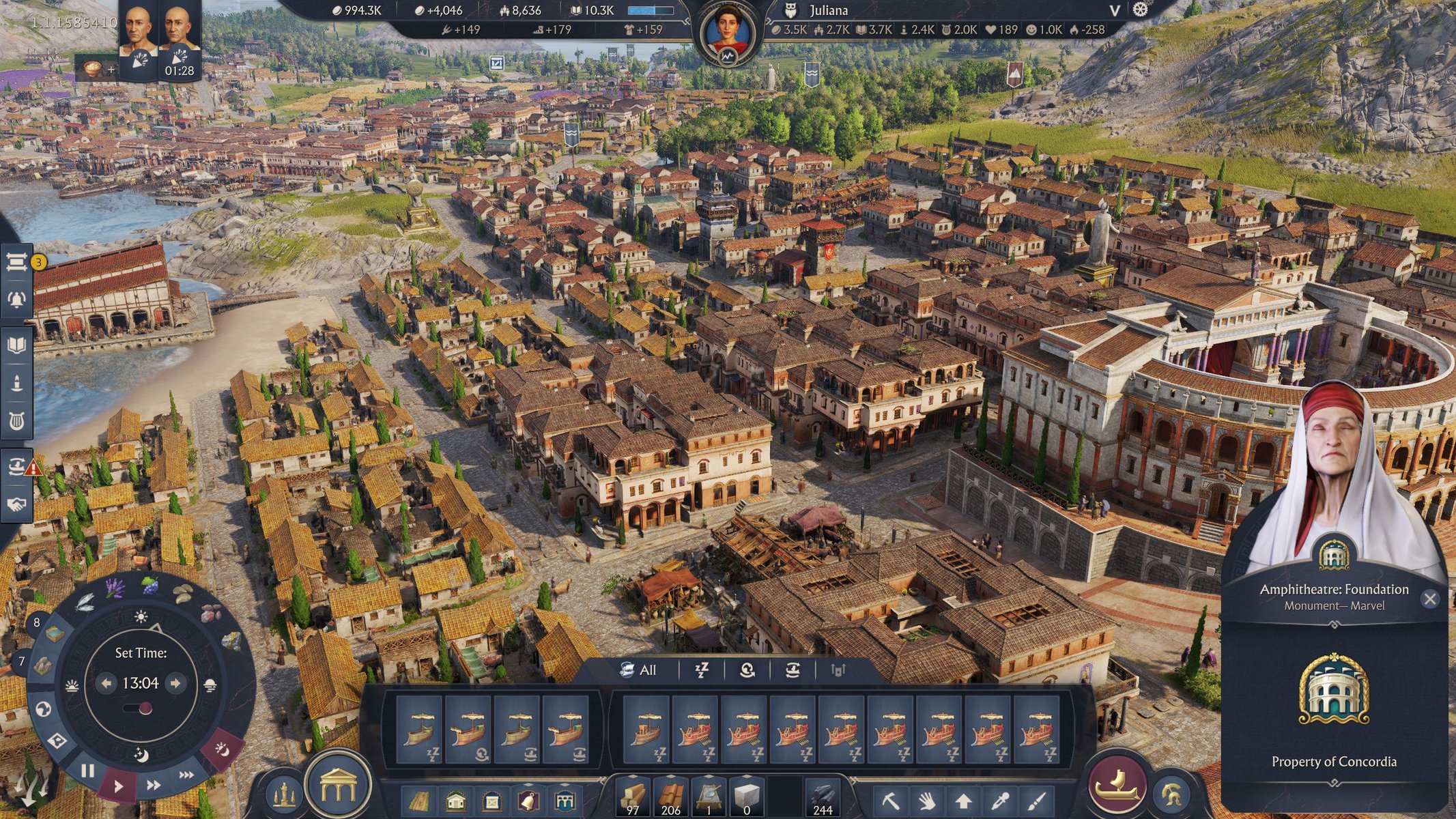Filter ships by idle sleeping status
Image resolution: width=1456 pixels, height=819 pixels.
(702, 670)
